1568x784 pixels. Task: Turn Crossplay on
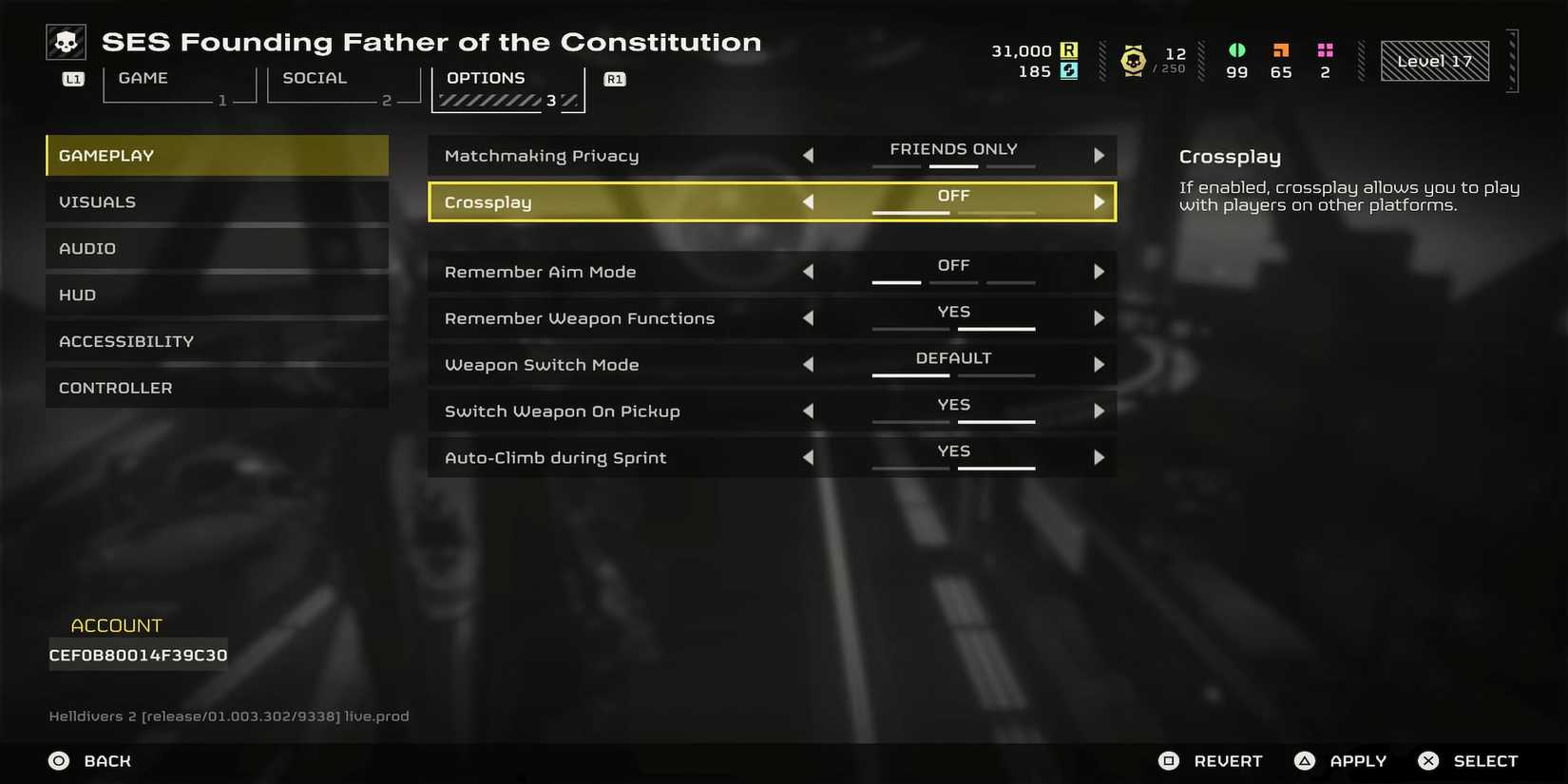coord(1100,201)
